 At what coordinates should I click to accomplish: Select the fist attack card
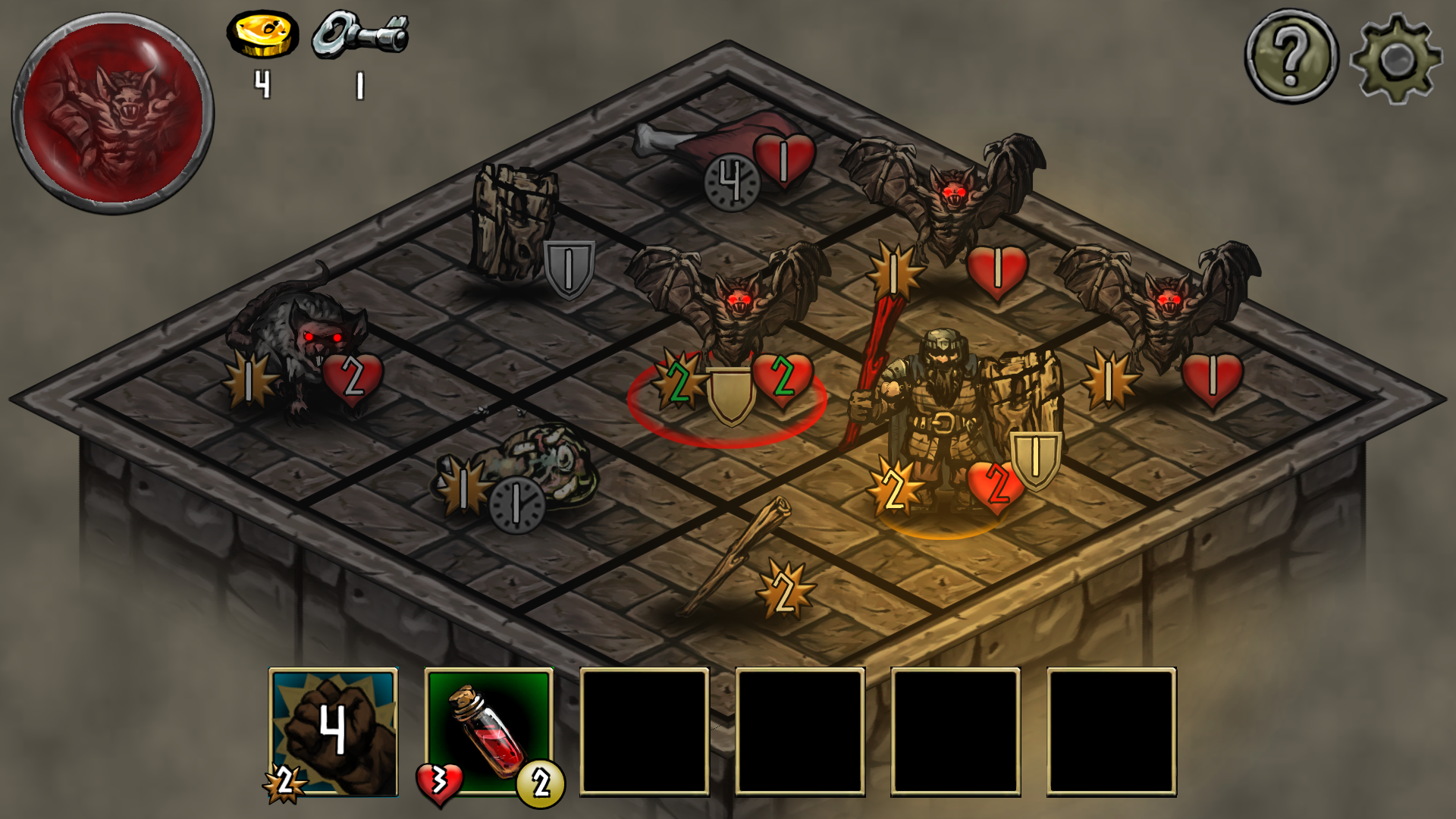(x=334, y=731)
